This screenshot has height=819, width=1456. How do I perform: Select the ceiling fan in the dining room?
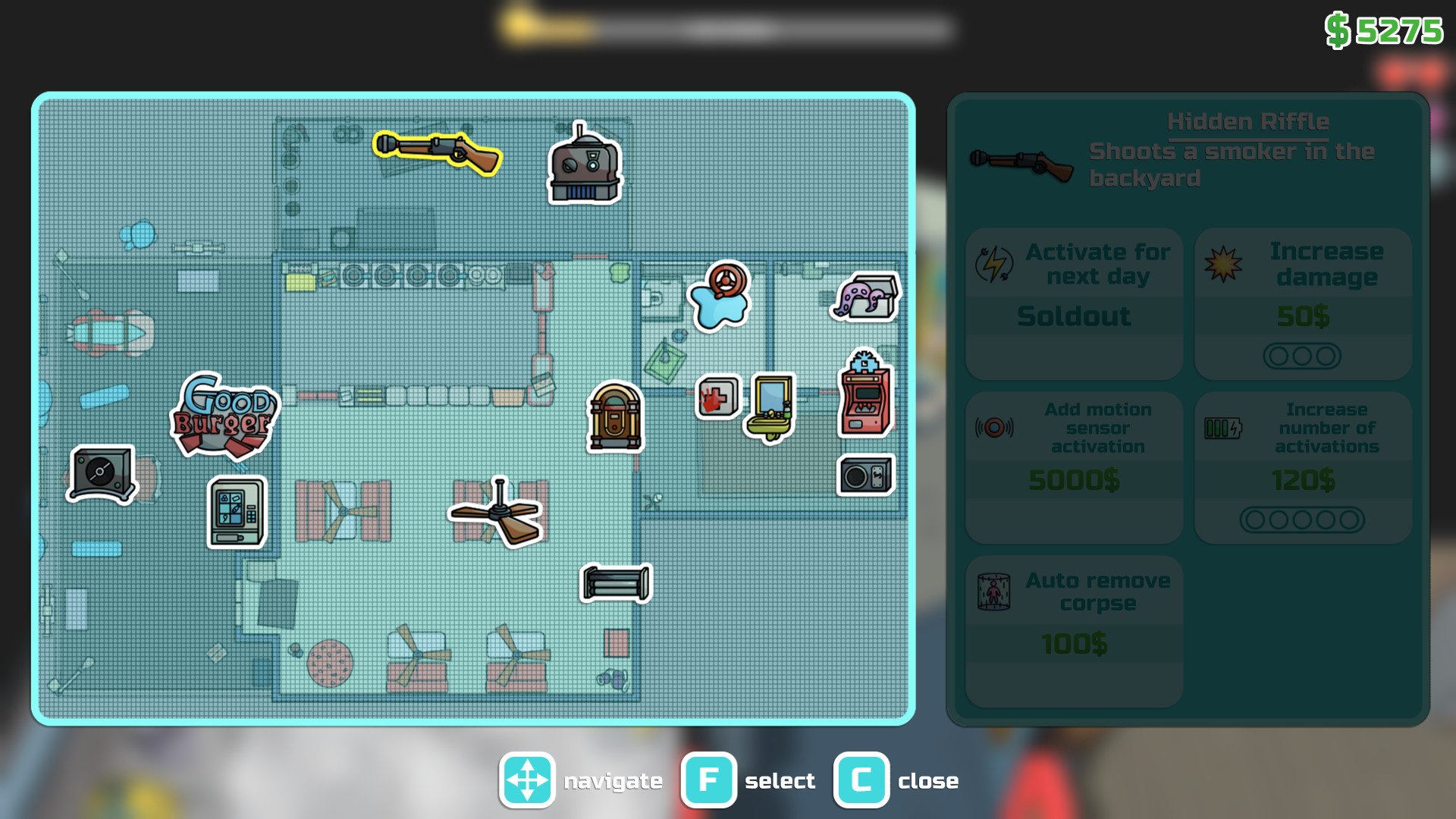[494, 513]
